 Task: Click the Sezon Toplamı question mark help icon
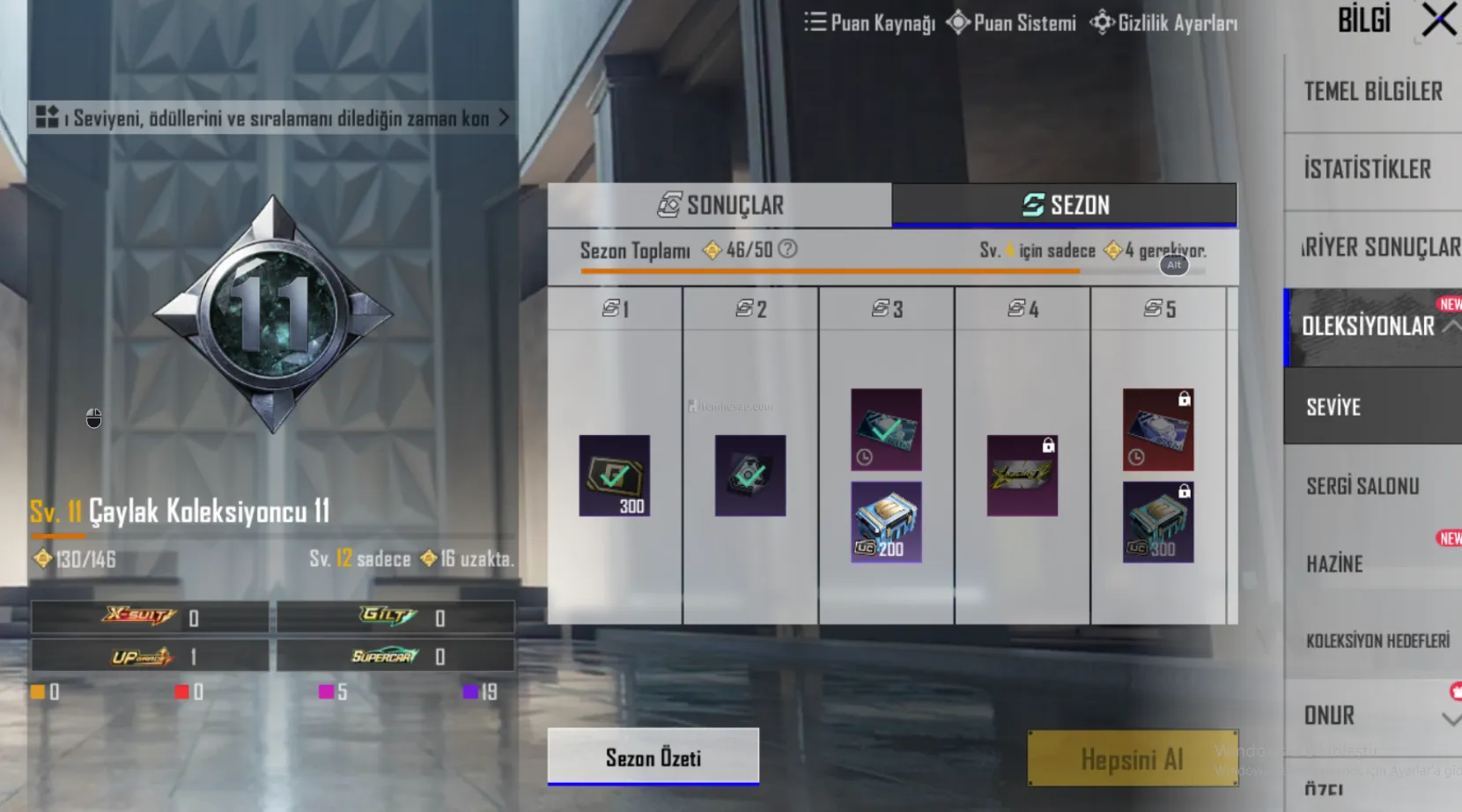pos(788,249)
